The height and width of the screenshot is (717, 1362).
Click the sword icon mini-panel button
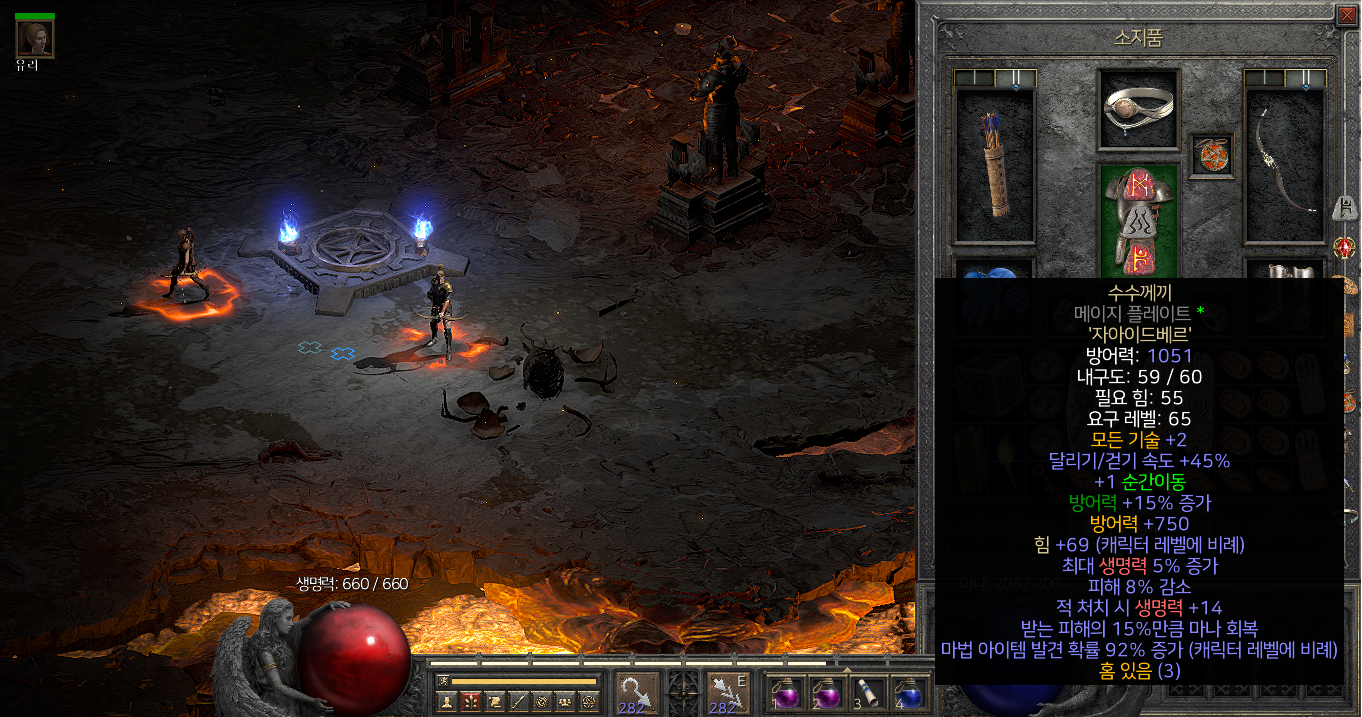[x=519, y=702]
